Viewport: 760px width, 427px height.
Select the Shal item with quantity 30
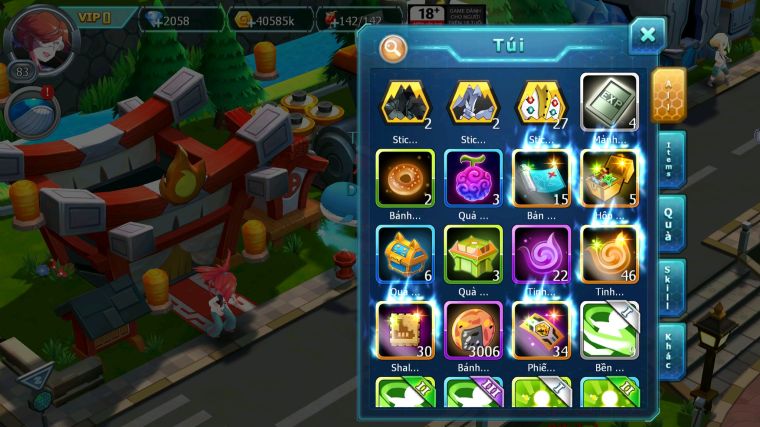pyautogui.click(x=405, y=330)
